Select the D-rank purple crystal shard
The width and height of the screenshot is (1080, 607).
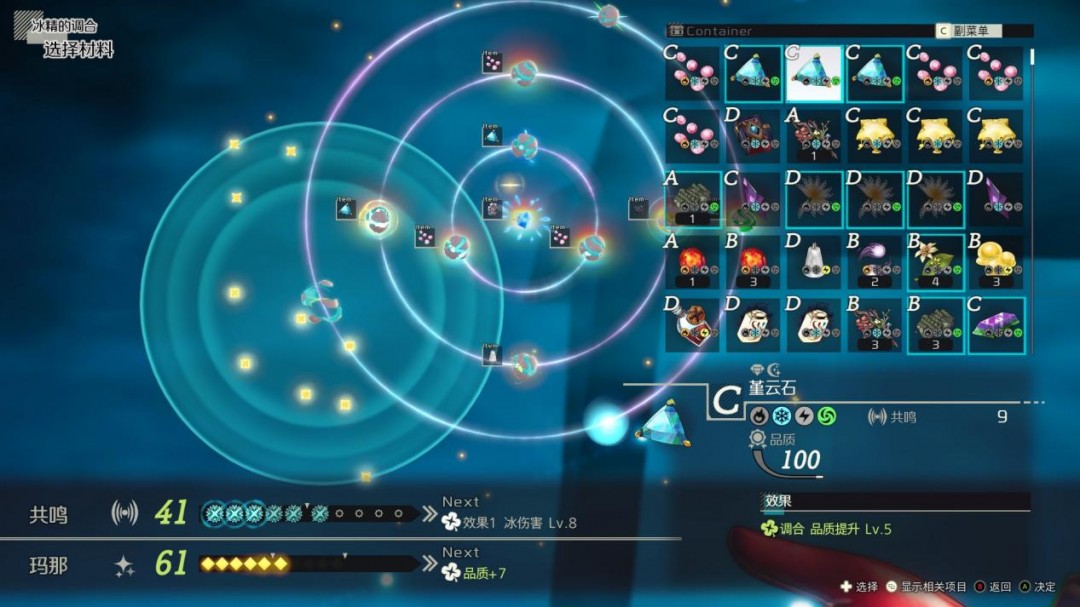996,199
